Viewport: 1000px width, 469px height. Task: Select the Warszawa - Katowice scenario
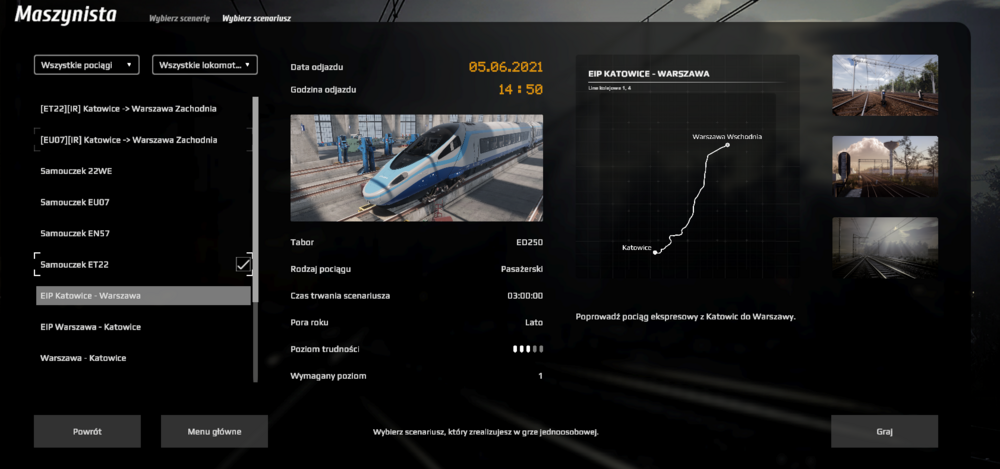click(x=83, y=358)
